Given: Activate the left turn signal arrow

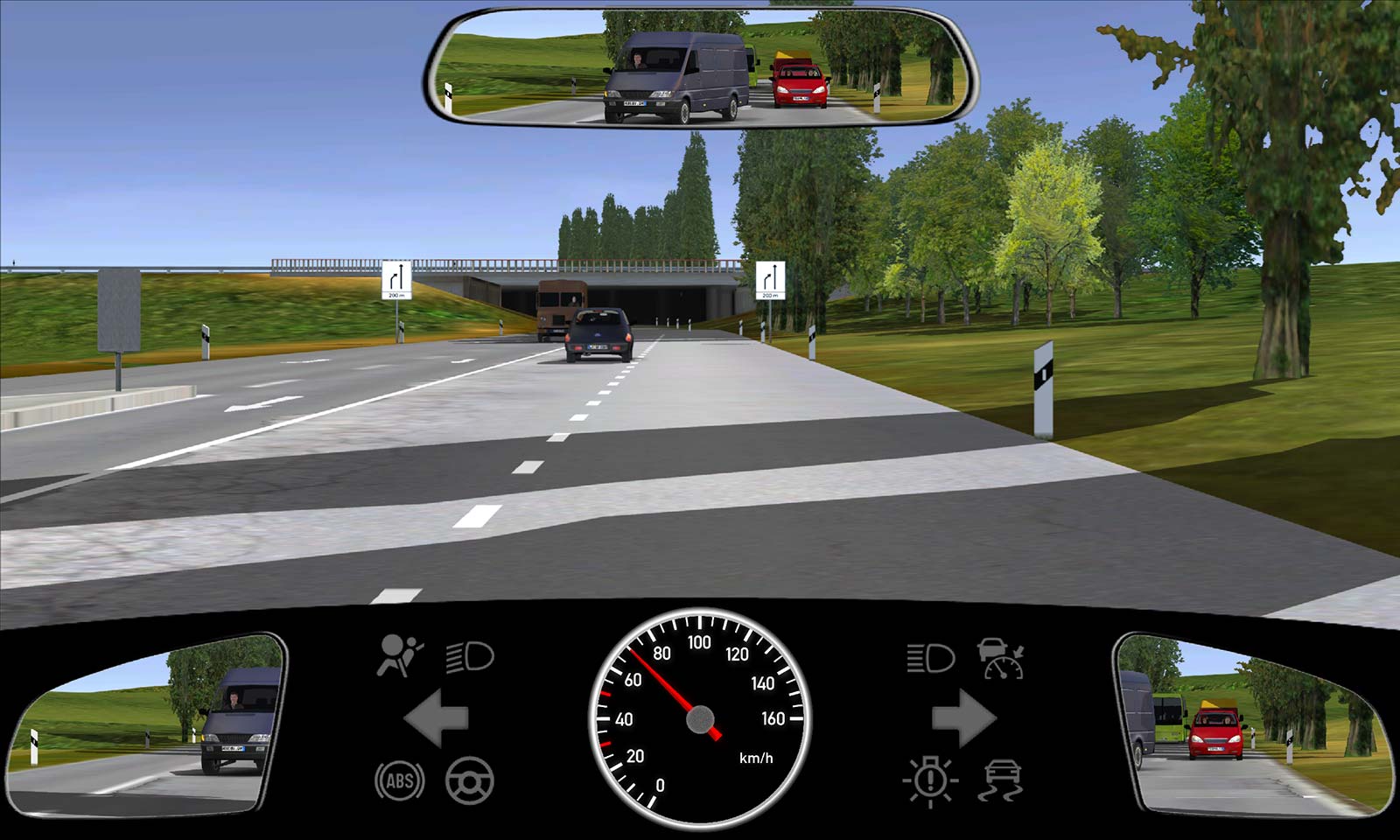Looking at the screenshot, I should click(437, 718).
